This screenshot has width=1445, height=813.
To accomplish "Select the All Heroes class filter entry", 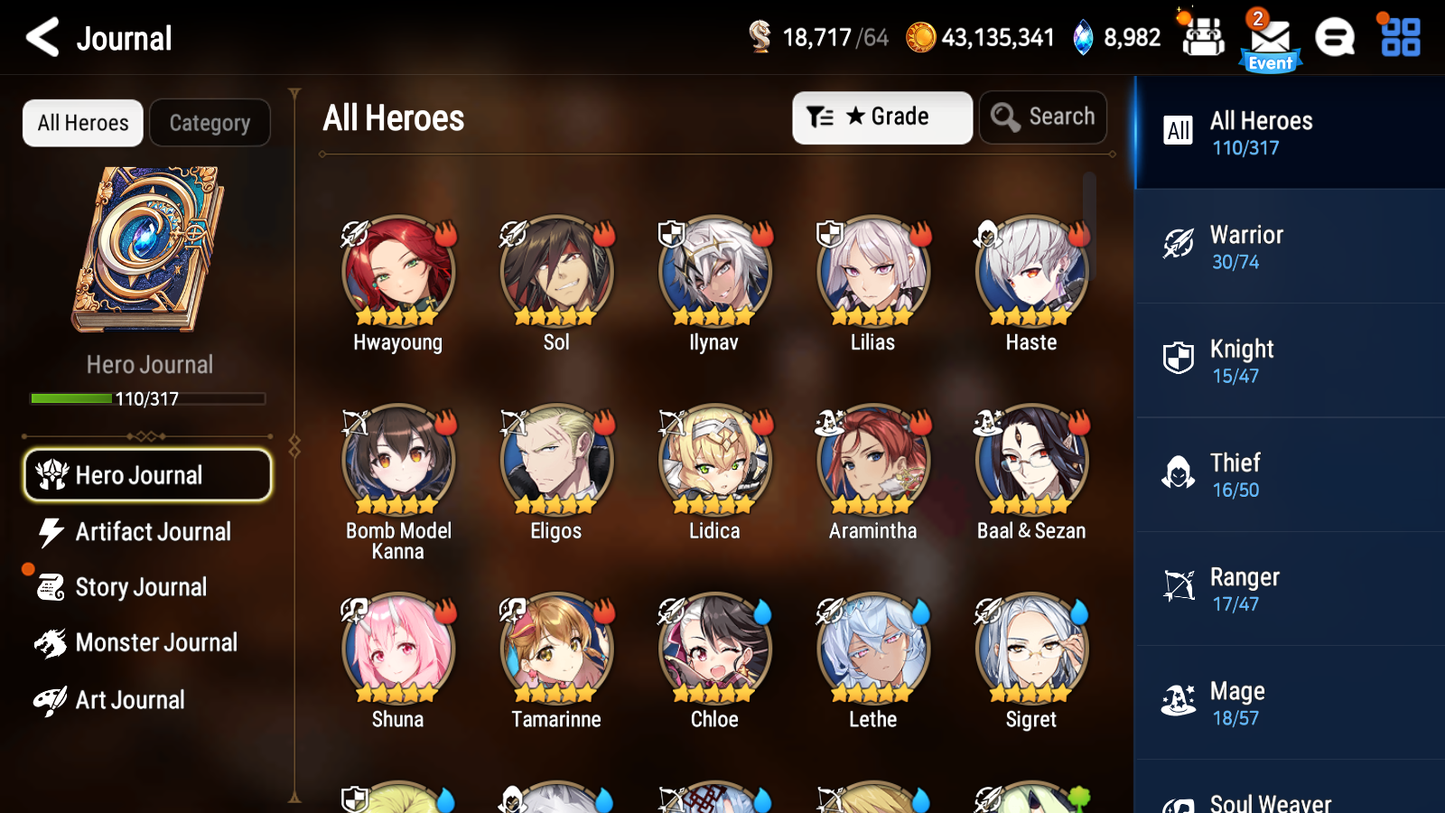I will coord(1289,131).
